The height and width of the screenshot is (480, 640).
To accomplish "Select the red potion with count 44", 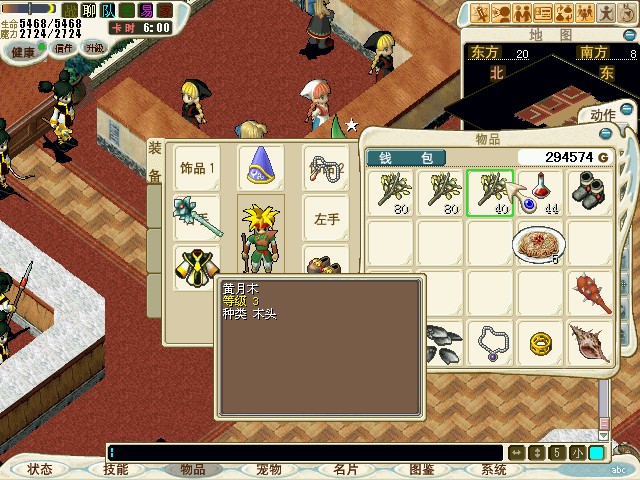I will (539, 190).
